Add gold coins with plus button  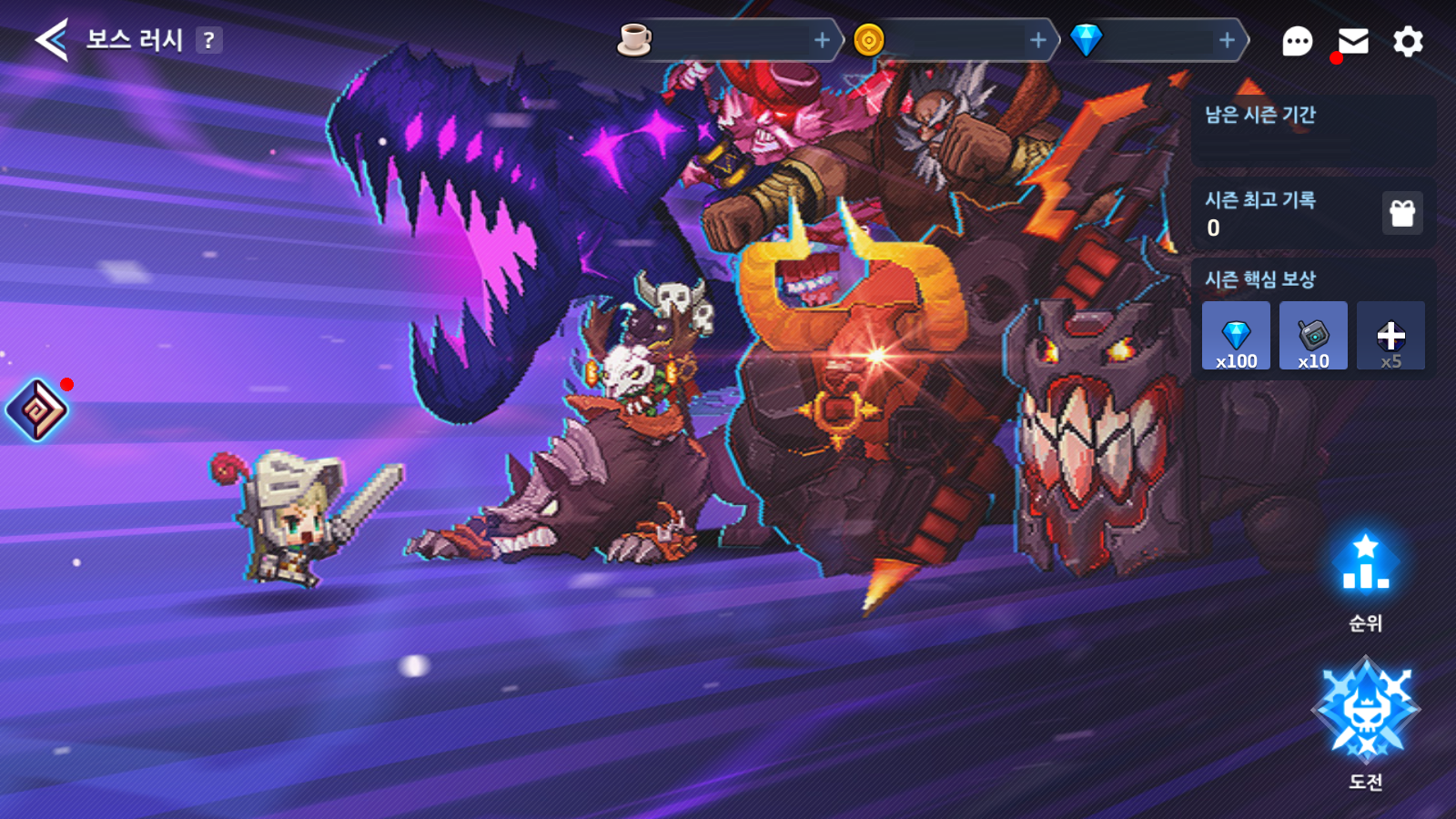tap(1037, 40)
